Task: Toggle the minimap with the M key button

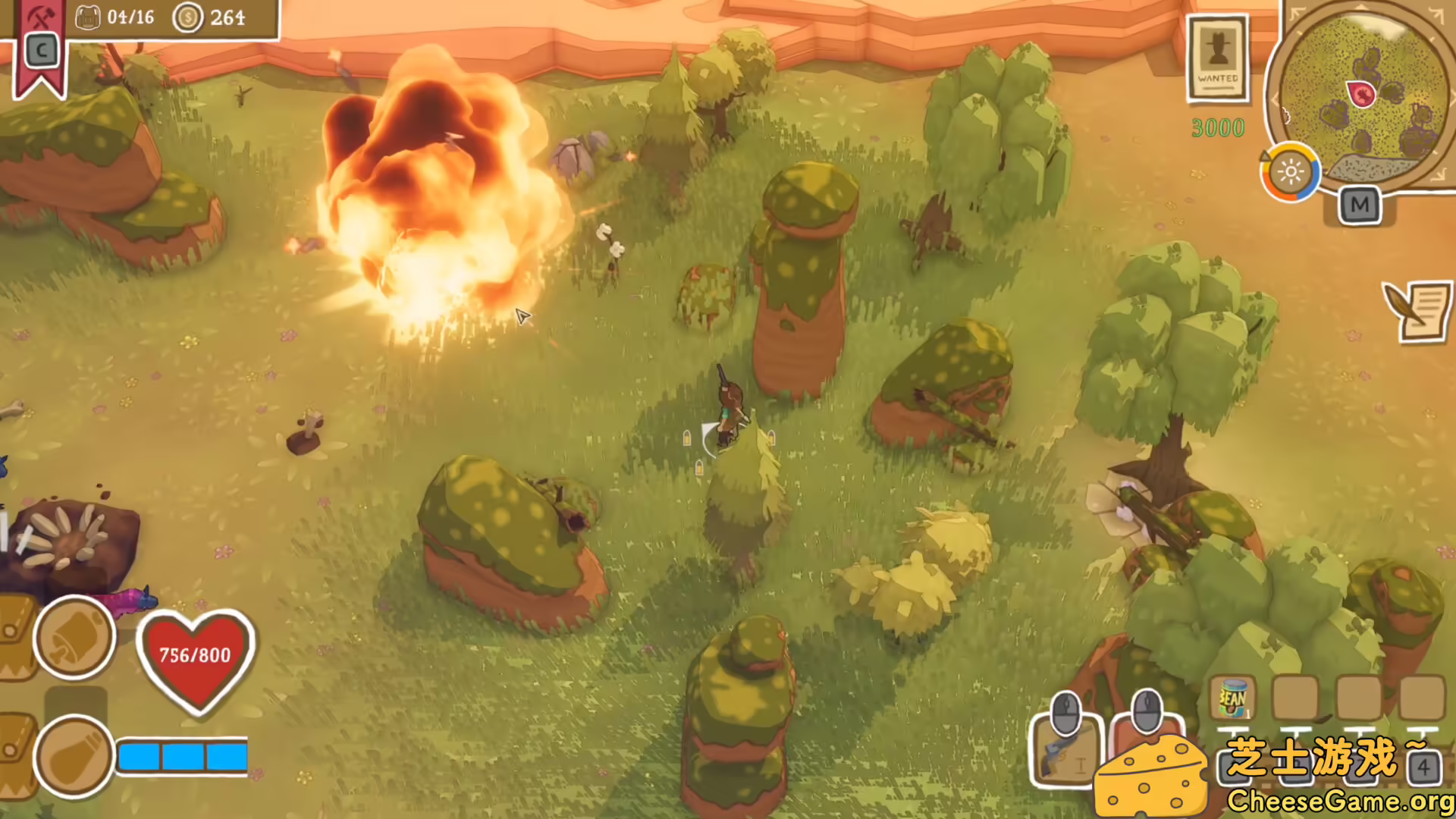Action: pos(1361,203)
